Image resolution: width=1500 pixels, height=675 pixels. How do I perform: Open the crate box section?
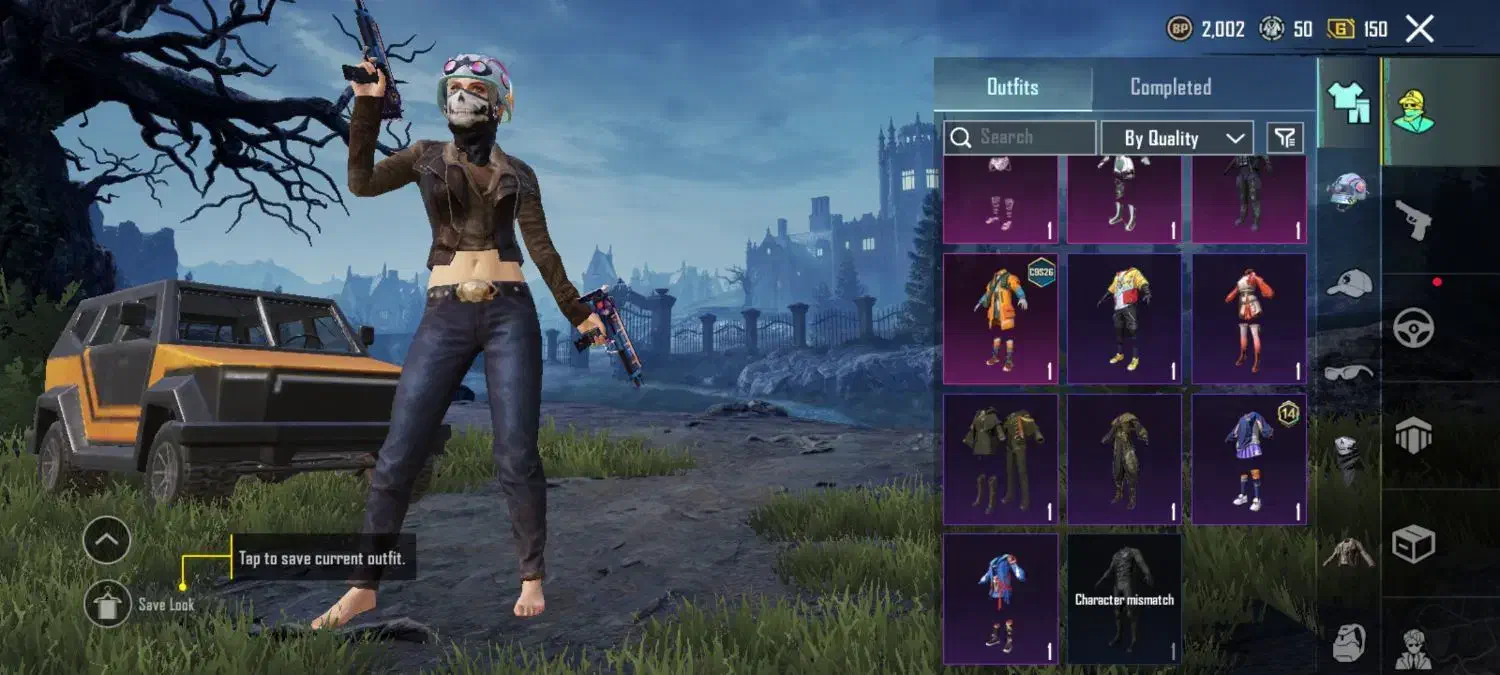(x=1413, y=543)
